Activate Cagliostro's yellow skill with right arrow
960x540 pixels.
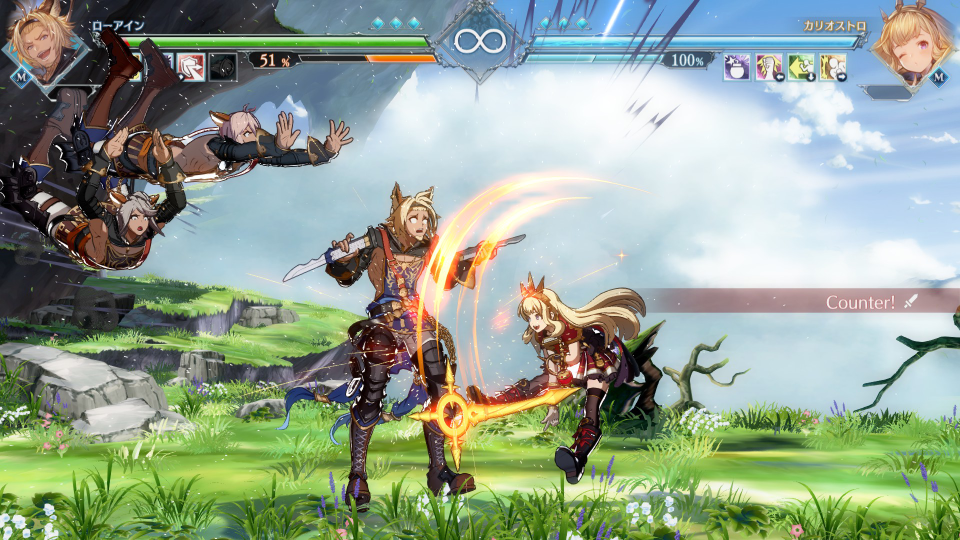(x=833, y=67)
